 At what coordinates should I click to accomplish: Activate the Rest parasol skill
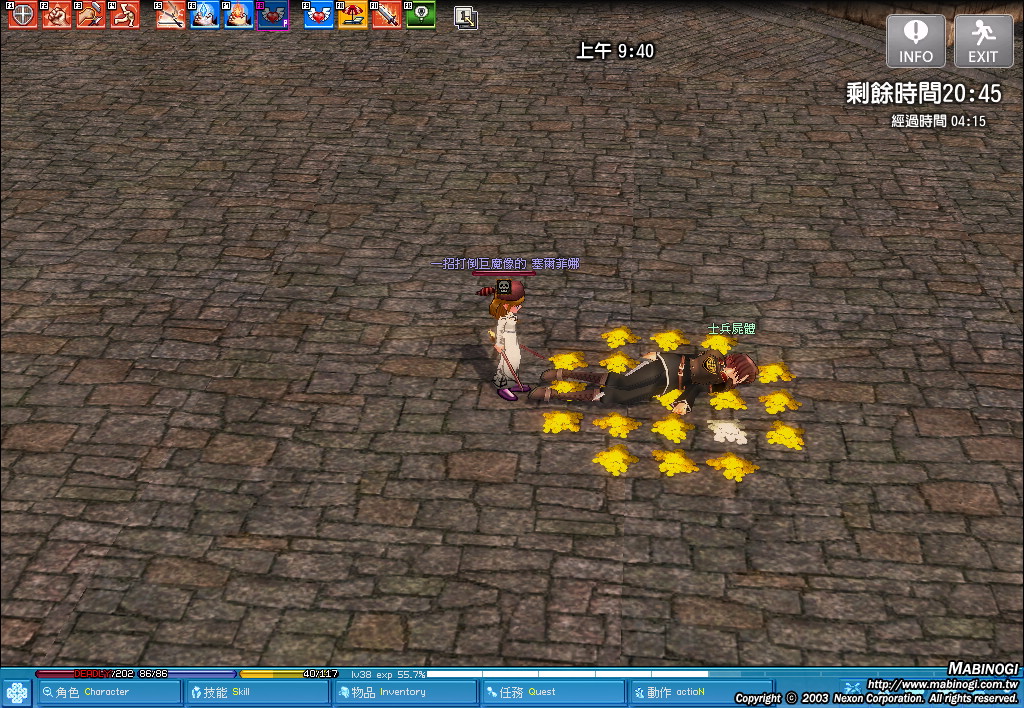tap(353, 15)
